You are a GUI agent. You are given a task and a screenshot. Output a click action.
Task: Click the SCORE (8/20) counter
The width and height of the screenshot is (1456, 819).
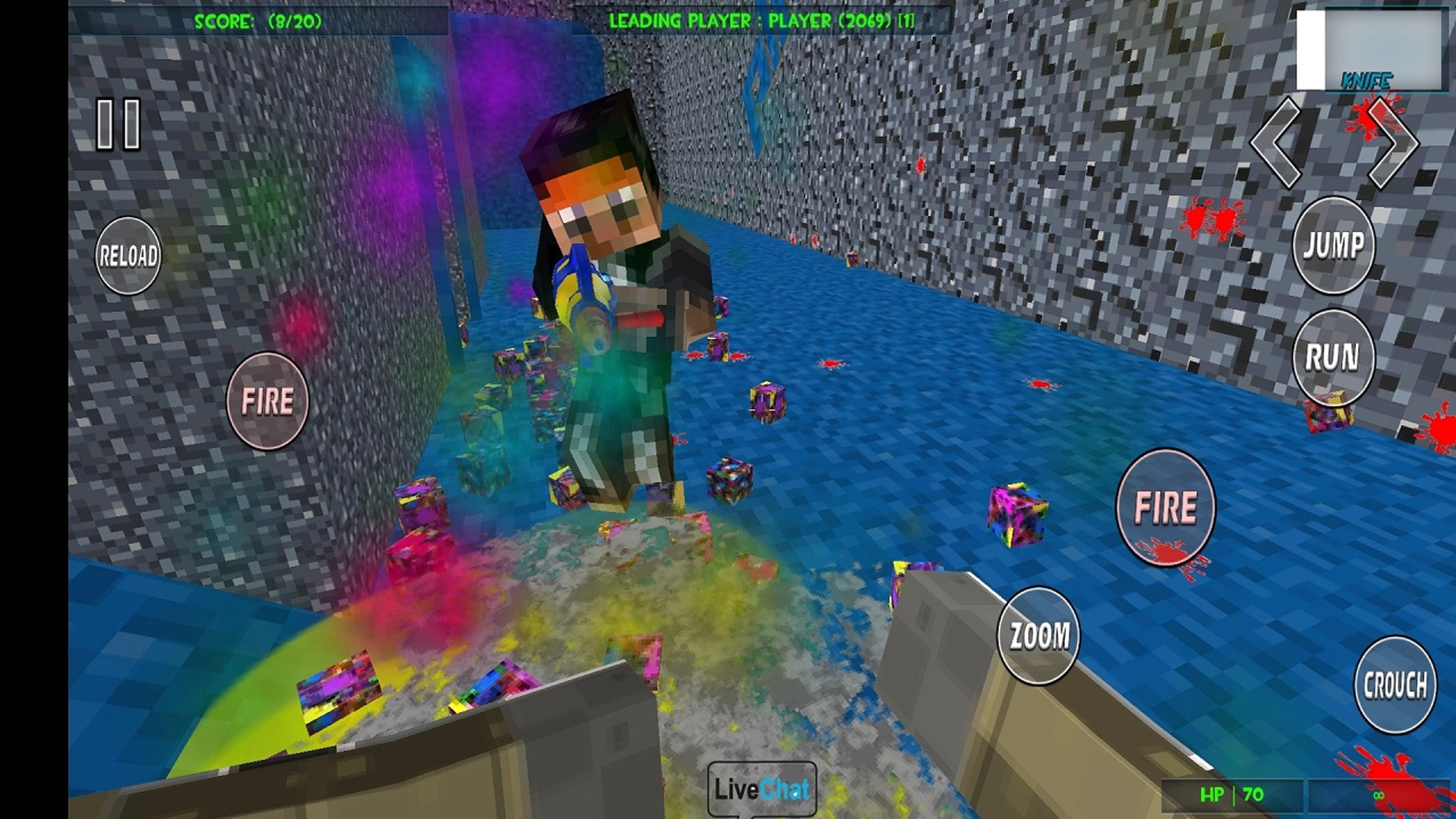[257, 21]
